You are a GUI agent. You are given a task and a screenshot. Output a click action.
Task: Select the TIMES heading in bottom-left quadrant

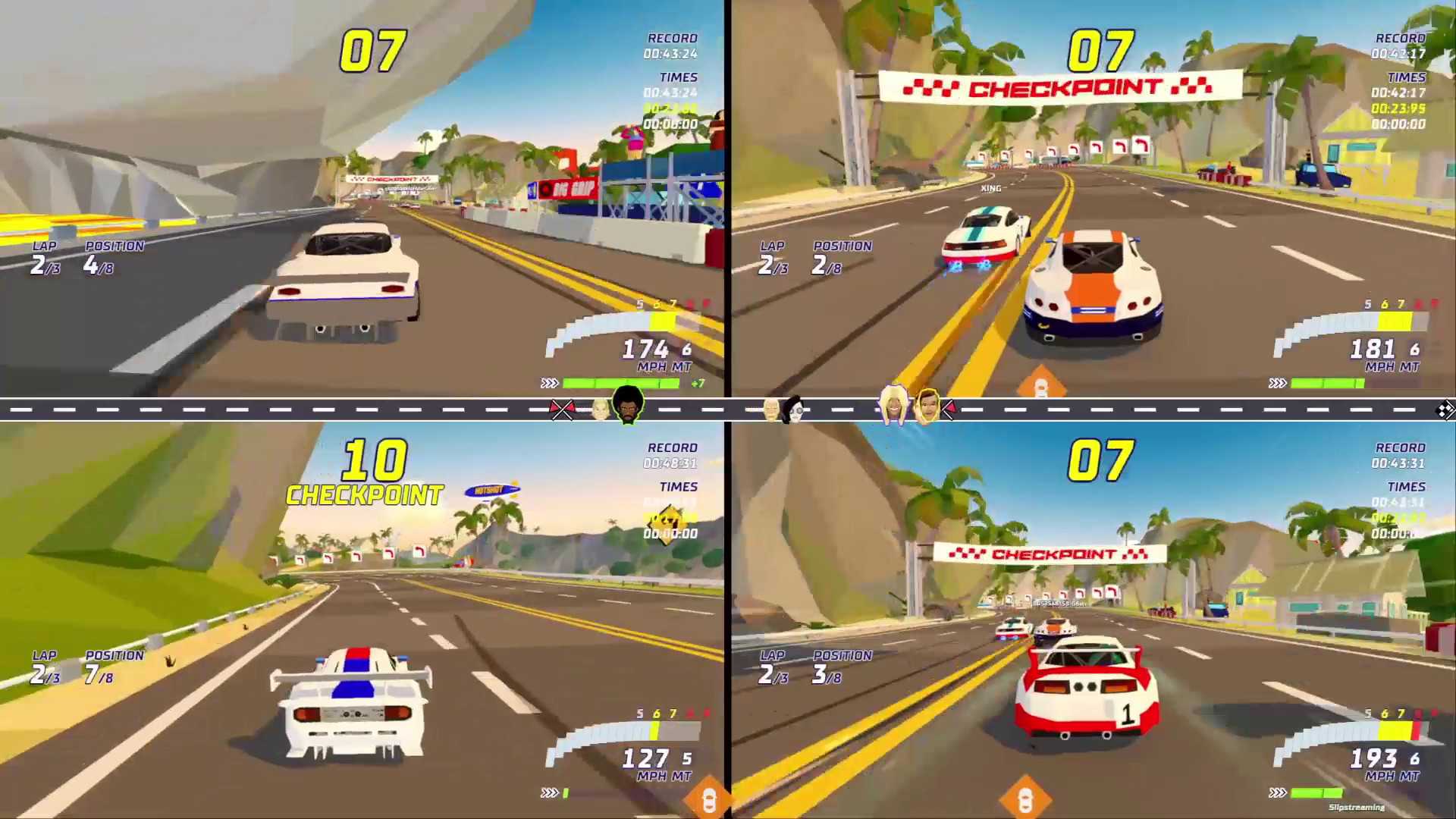point(677,487)
